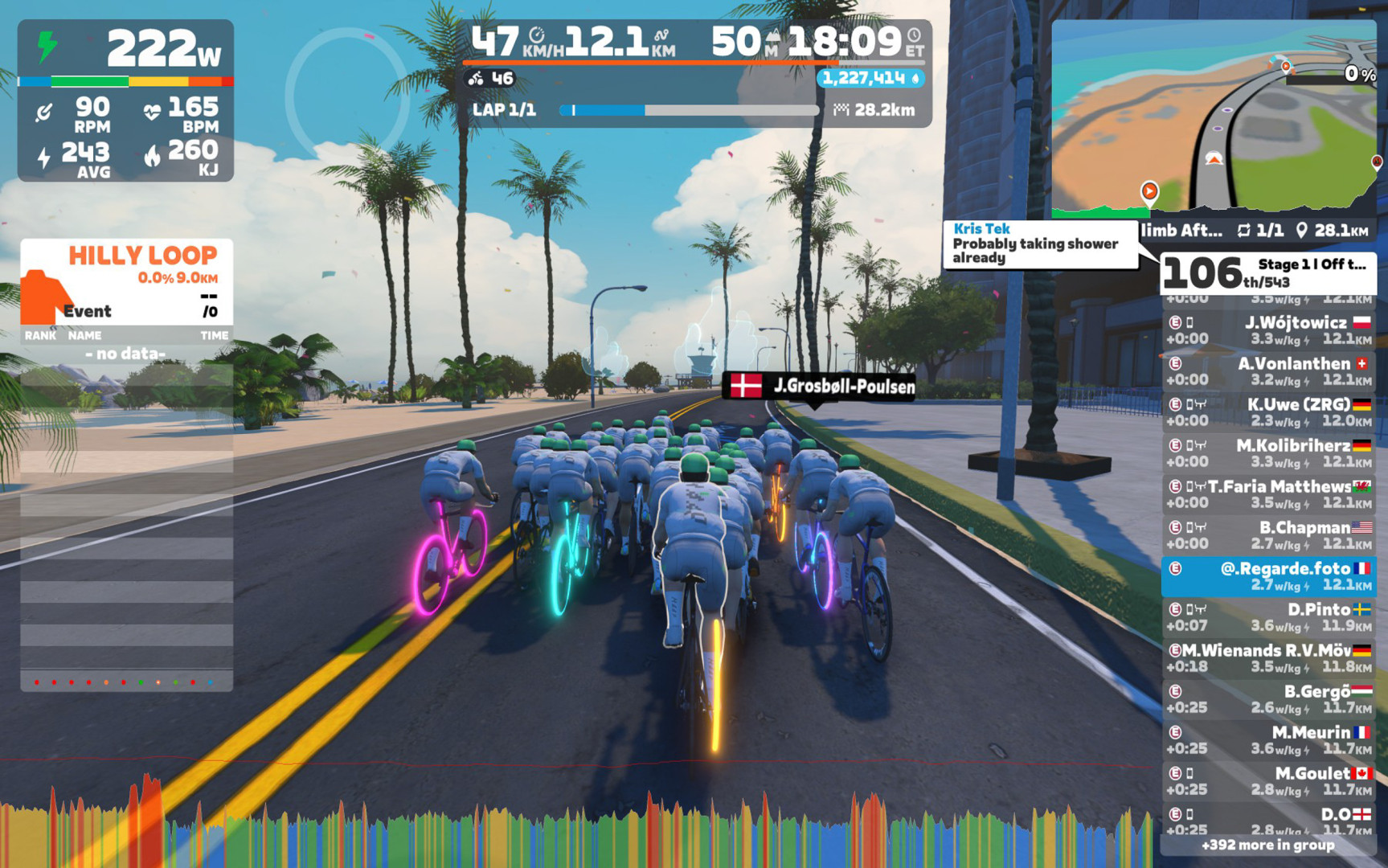The image size is (1388, 868).
Task: Choose K.Uwe (ZRG) rider row
Action: (x=1268, y=412)
